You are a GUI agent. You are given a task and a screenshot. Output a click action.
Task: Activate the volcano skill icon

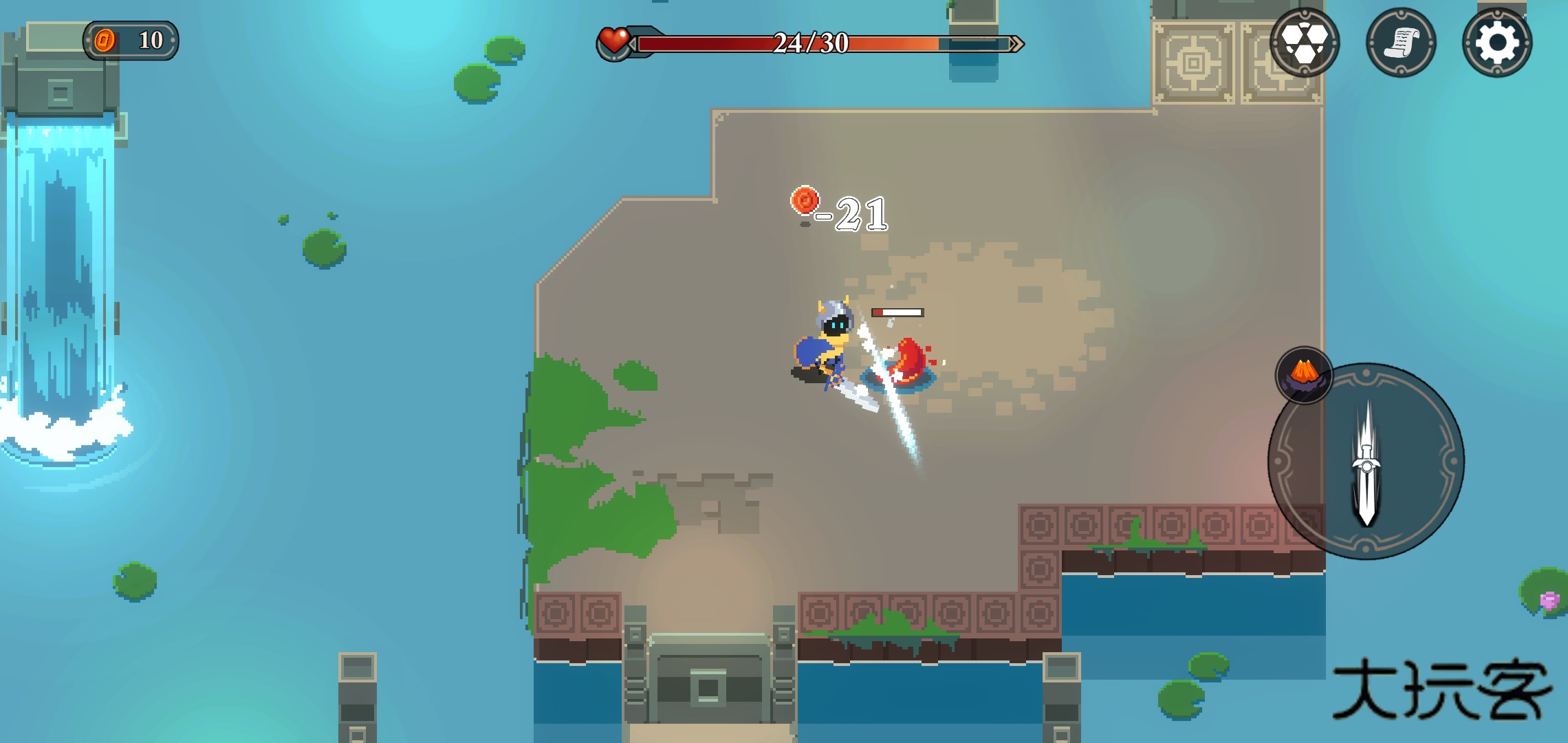tap(1304, 375)
